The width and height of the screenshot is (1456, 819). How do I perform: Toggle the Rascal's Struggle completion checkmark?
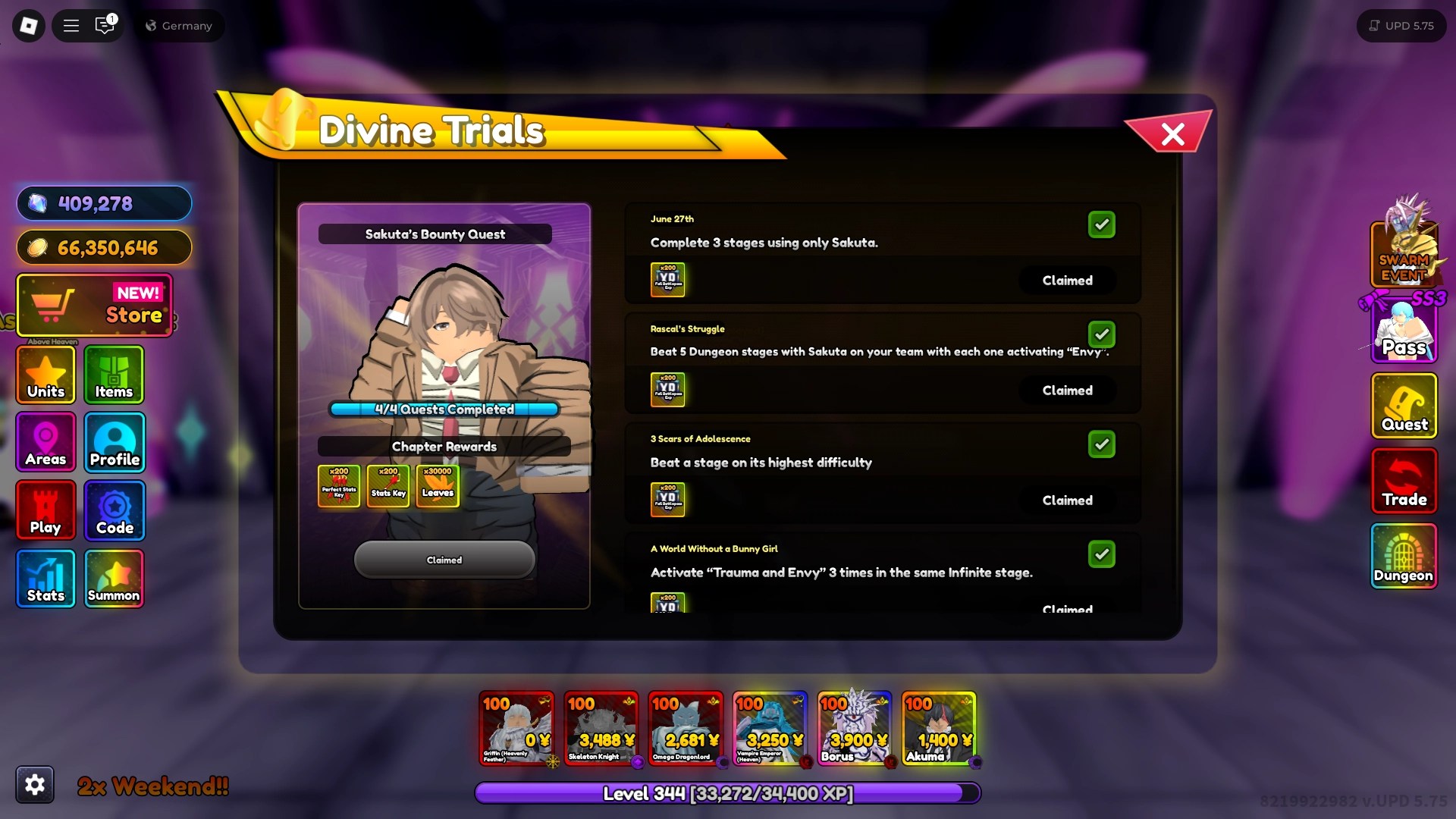(x=1102, y=334)
